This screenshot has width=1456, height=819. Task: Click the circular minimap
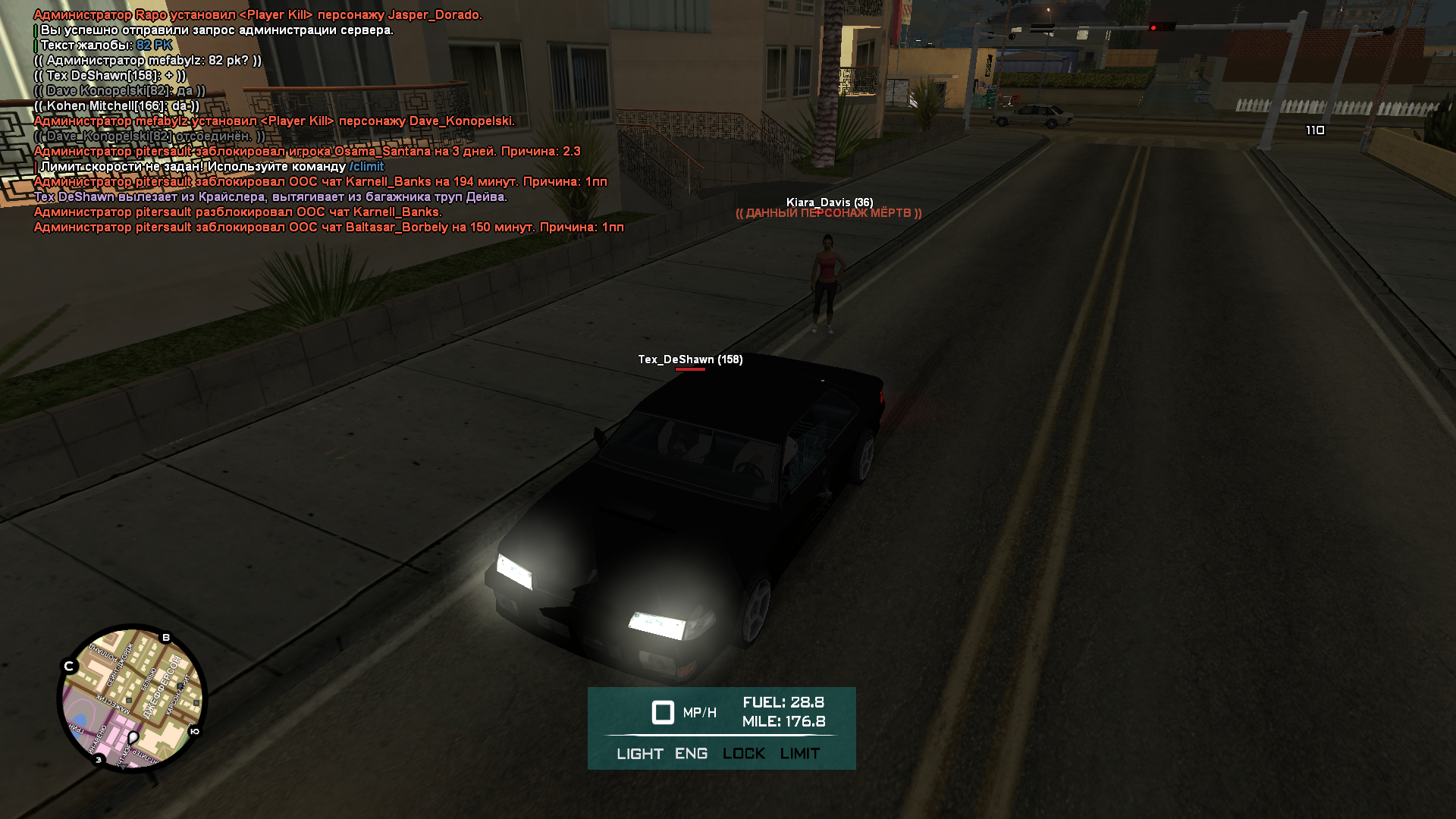(x=133, y=698)
